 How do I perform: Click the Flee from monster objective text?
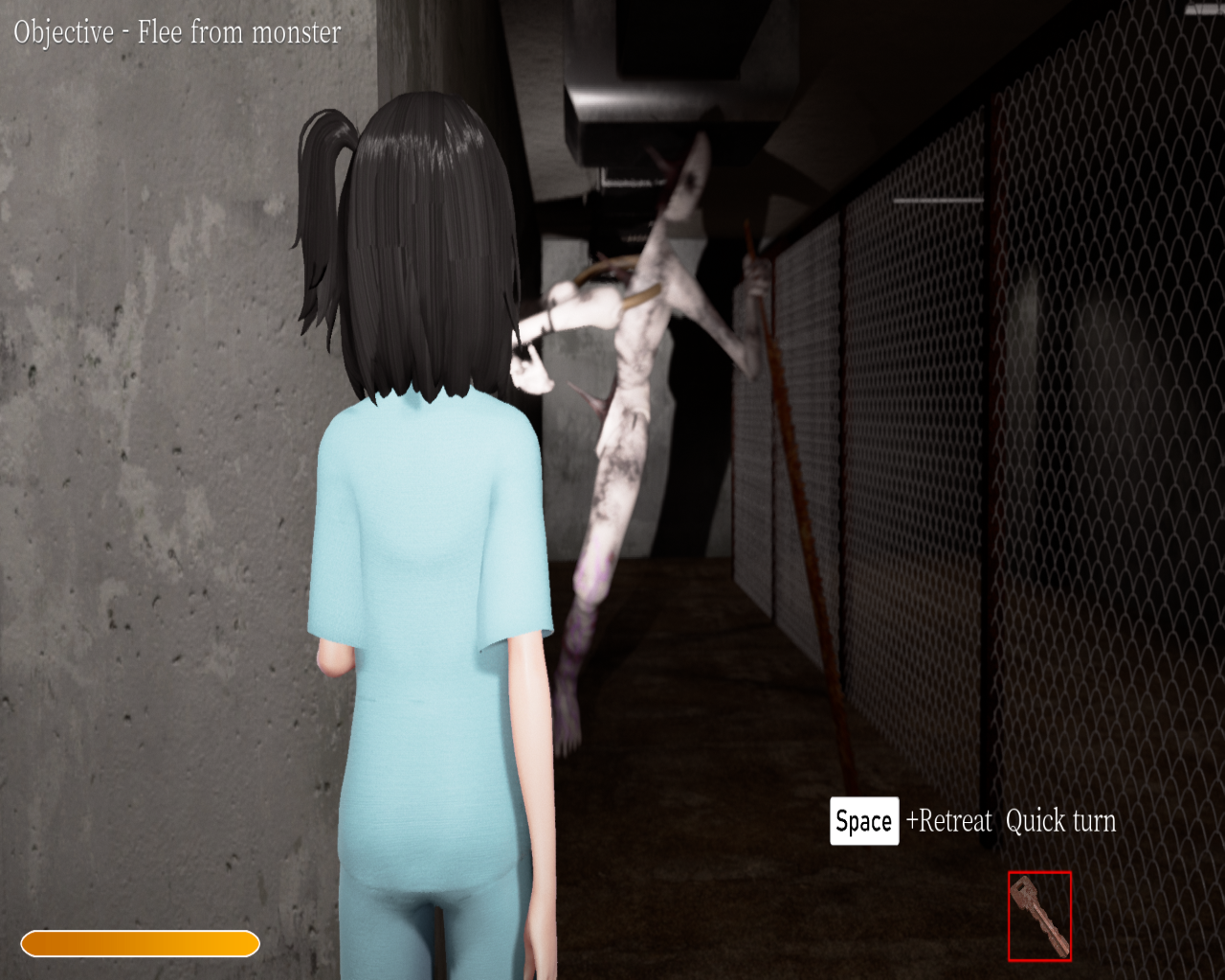click(x=177, y=33)
